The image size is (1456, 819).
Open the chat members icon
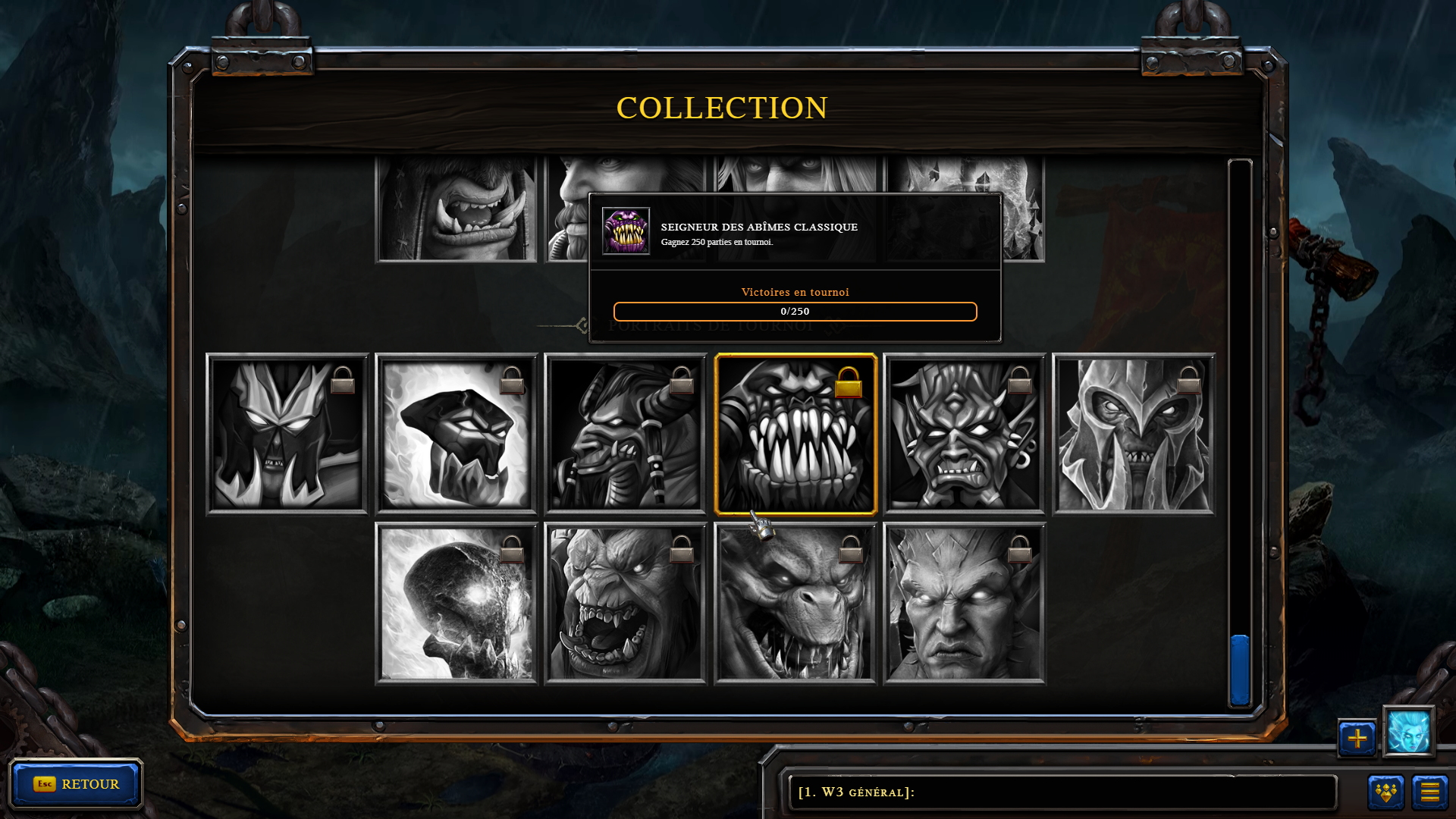click(x=1386, y=792)
